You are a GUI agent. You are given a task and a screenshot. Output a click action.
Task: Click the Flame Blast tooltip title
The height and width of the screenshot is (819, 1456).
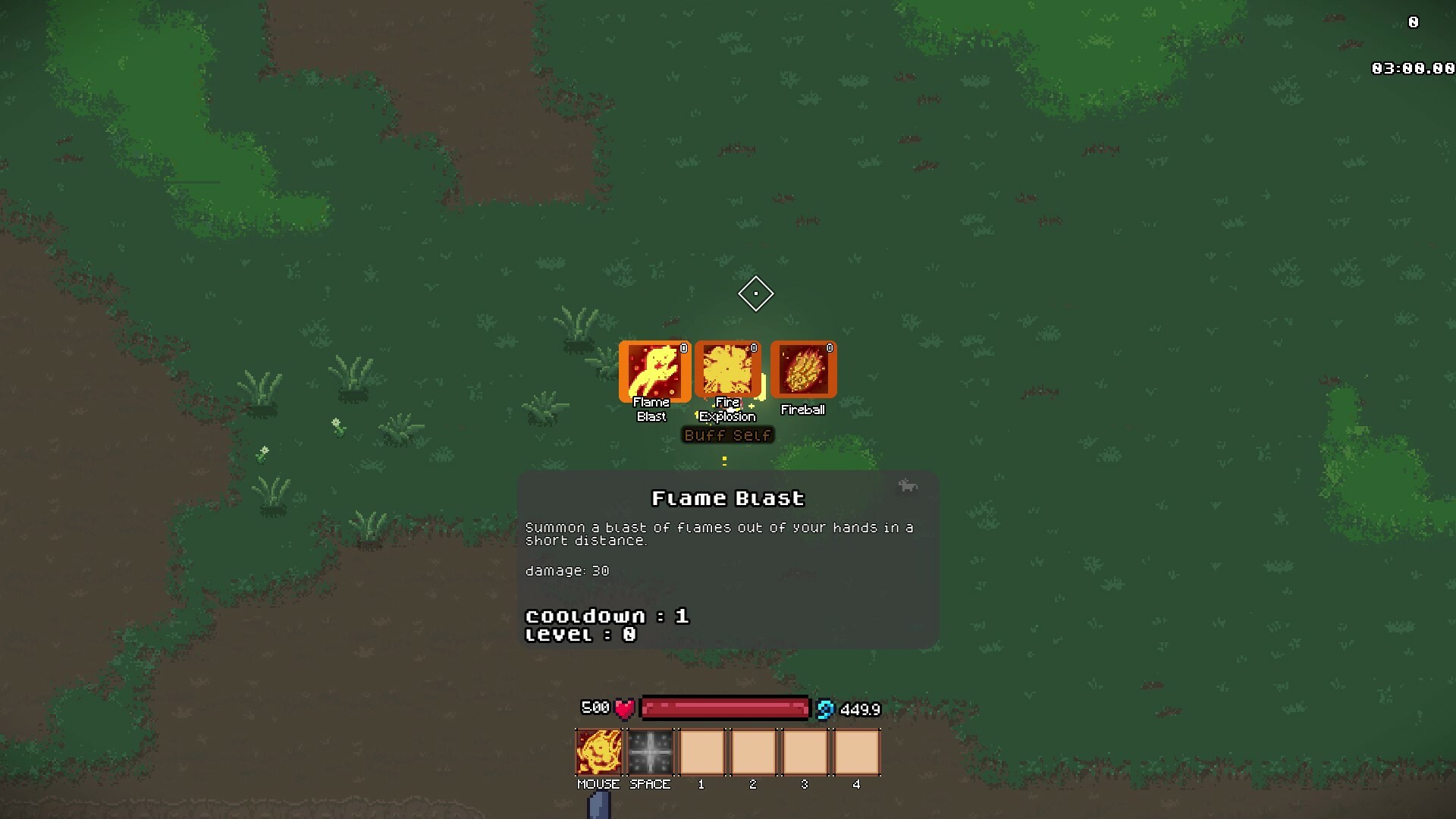tap(727, 498)
